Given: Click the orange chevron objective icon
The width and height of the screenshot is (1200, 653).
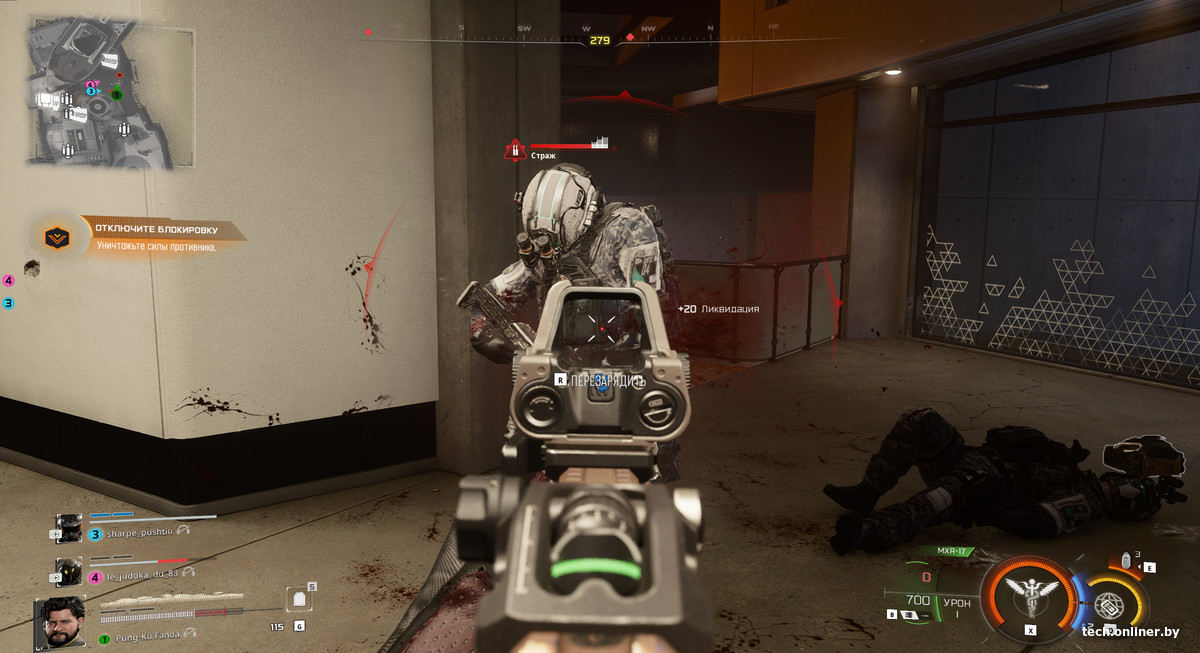Looking at the screenshot, I should 56,237.
